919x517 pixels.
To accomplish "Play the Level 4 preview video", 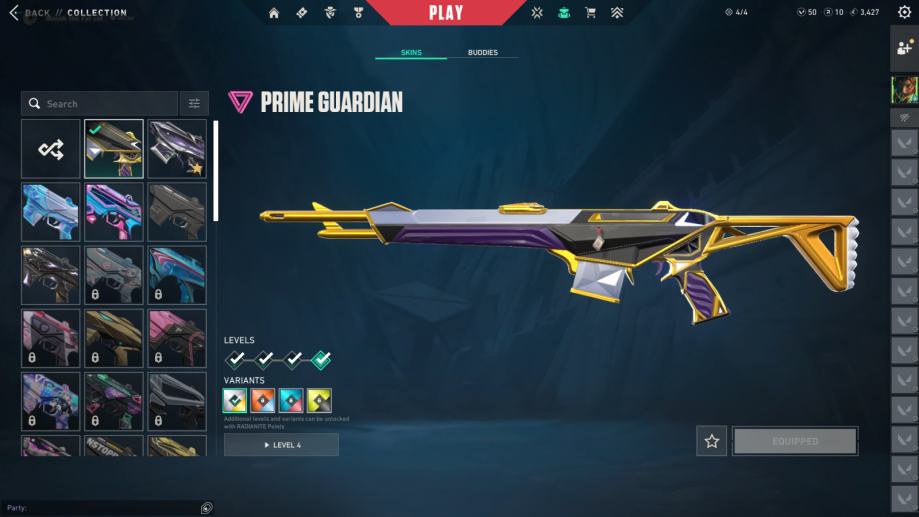I will pyautogui.click(x=281, y=445).
